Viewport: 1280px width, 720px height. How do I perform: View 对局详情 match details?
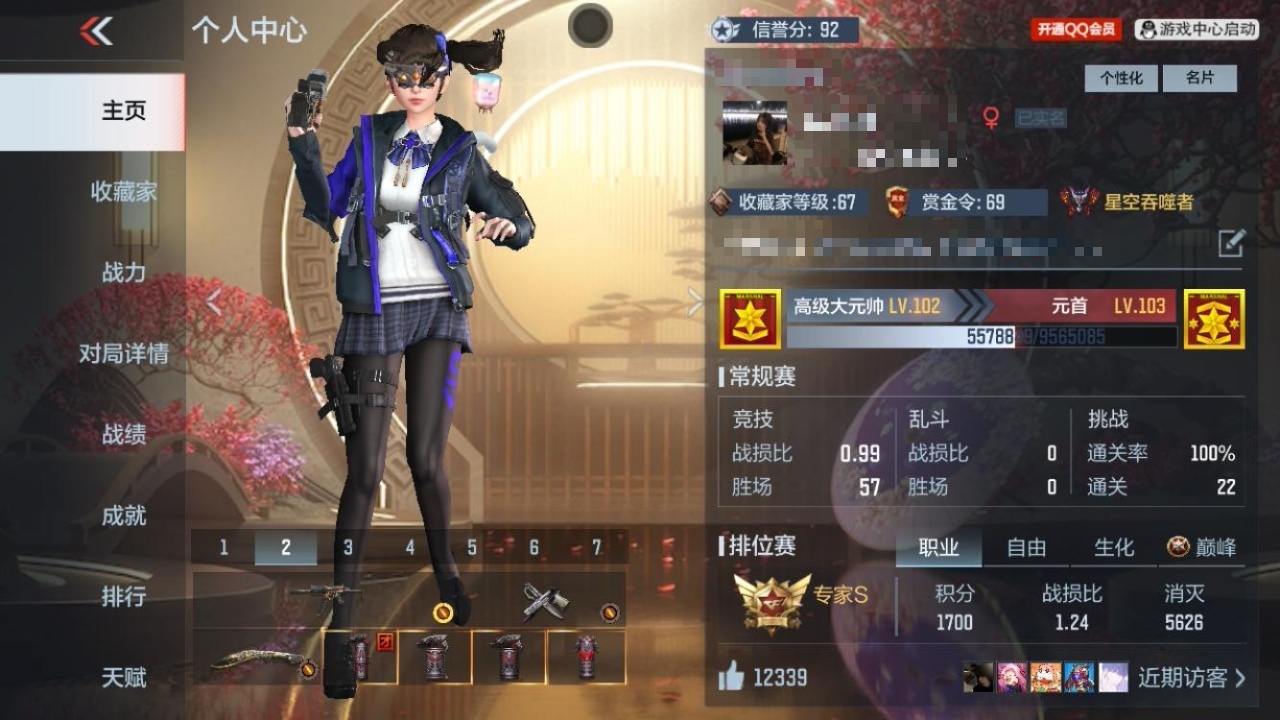[123, 353]
